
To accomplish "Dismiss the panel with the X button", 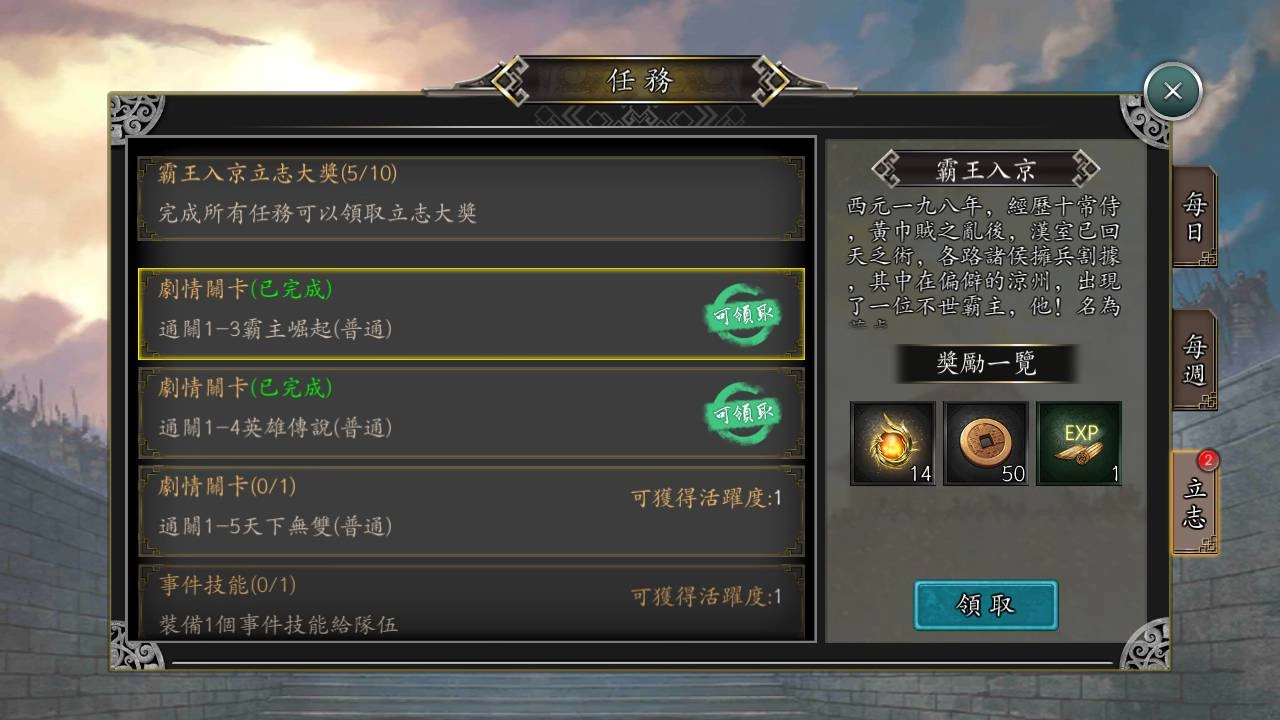I will pos(1171,91).
